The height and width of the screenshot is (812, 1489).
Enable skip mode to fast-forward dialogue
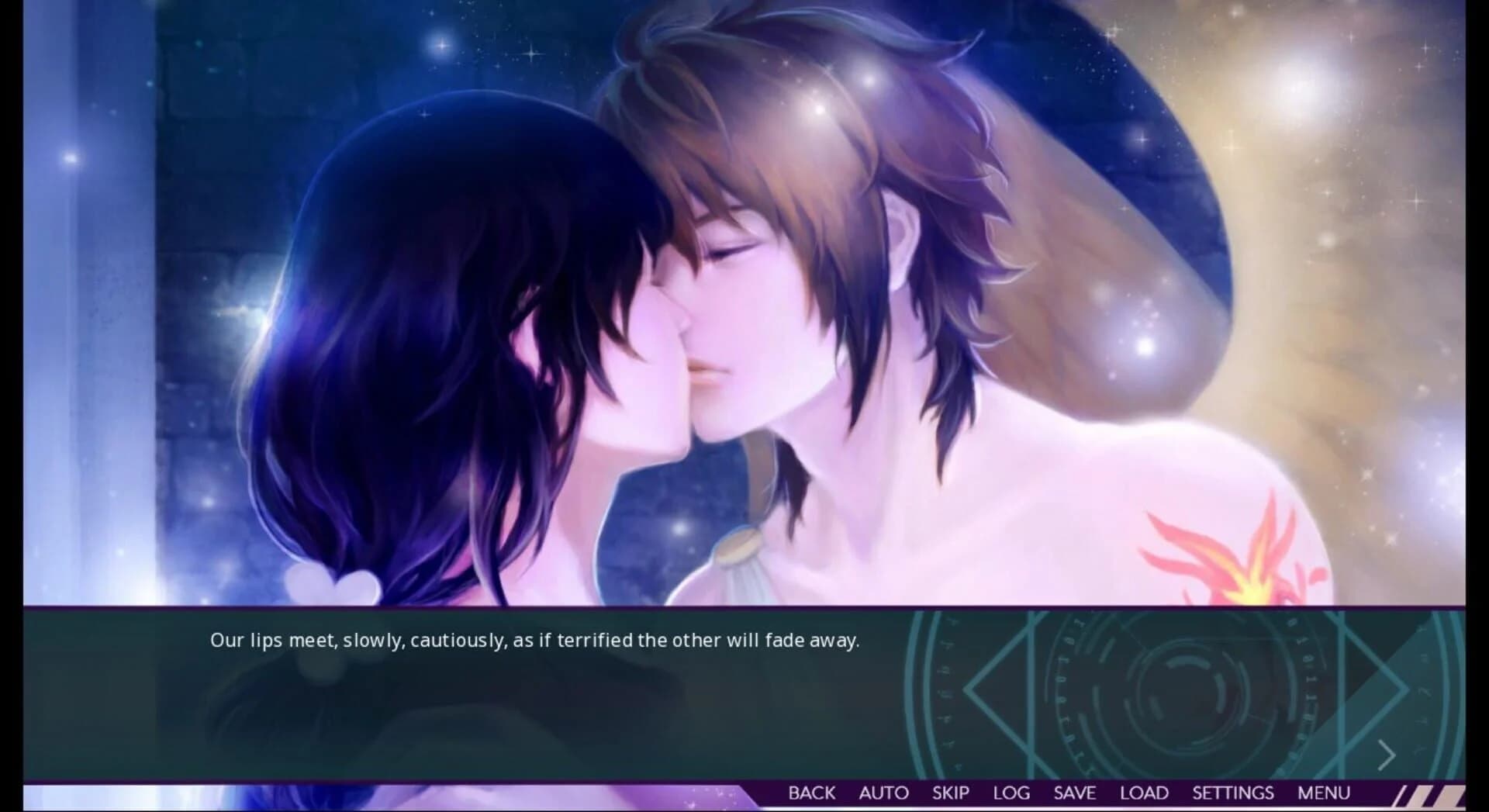[x=949, y=793]
